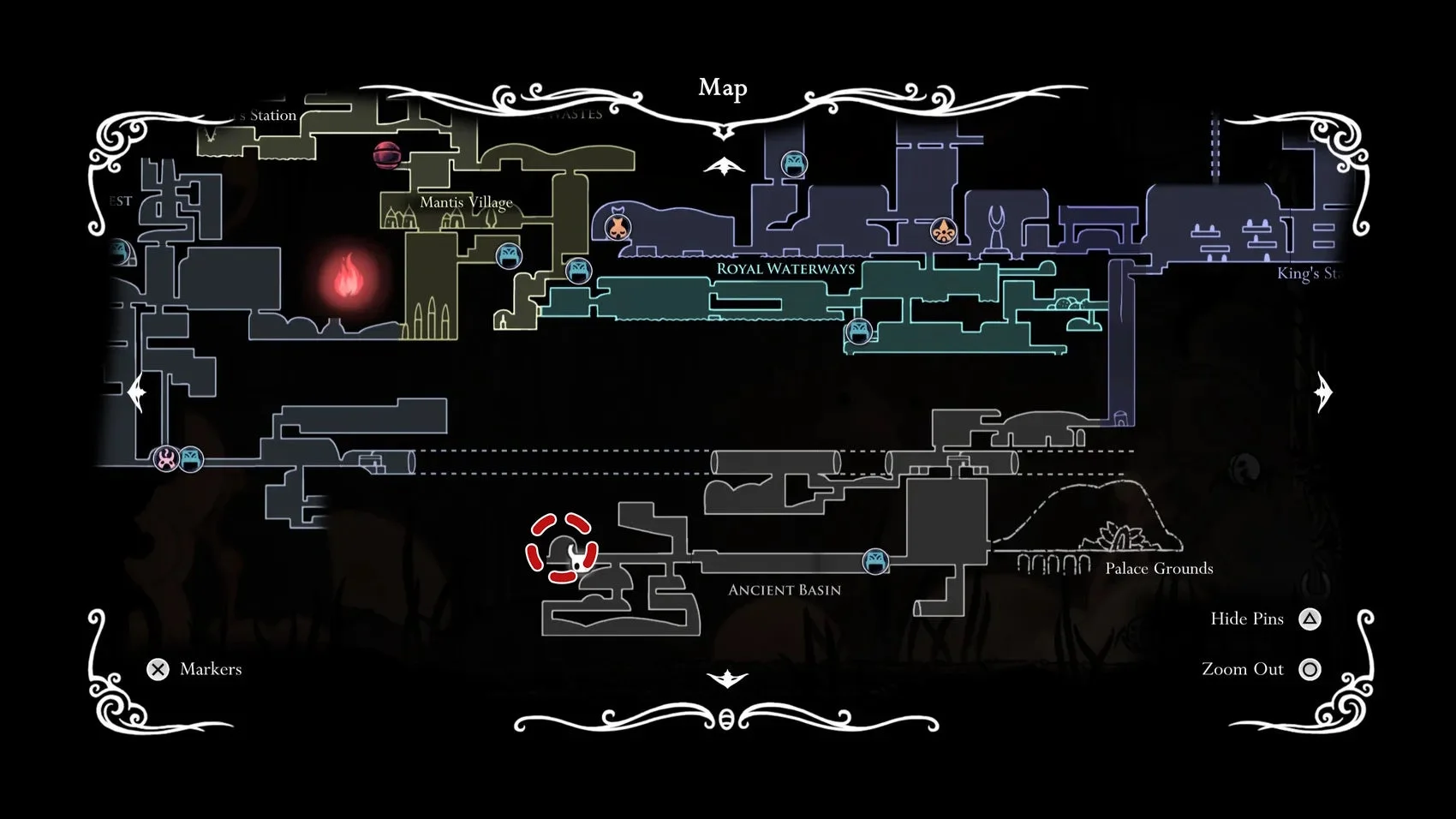The image size is (1456, 819).
Task: Select the bench pin near Mantis Village
Action: pos(508,254)
